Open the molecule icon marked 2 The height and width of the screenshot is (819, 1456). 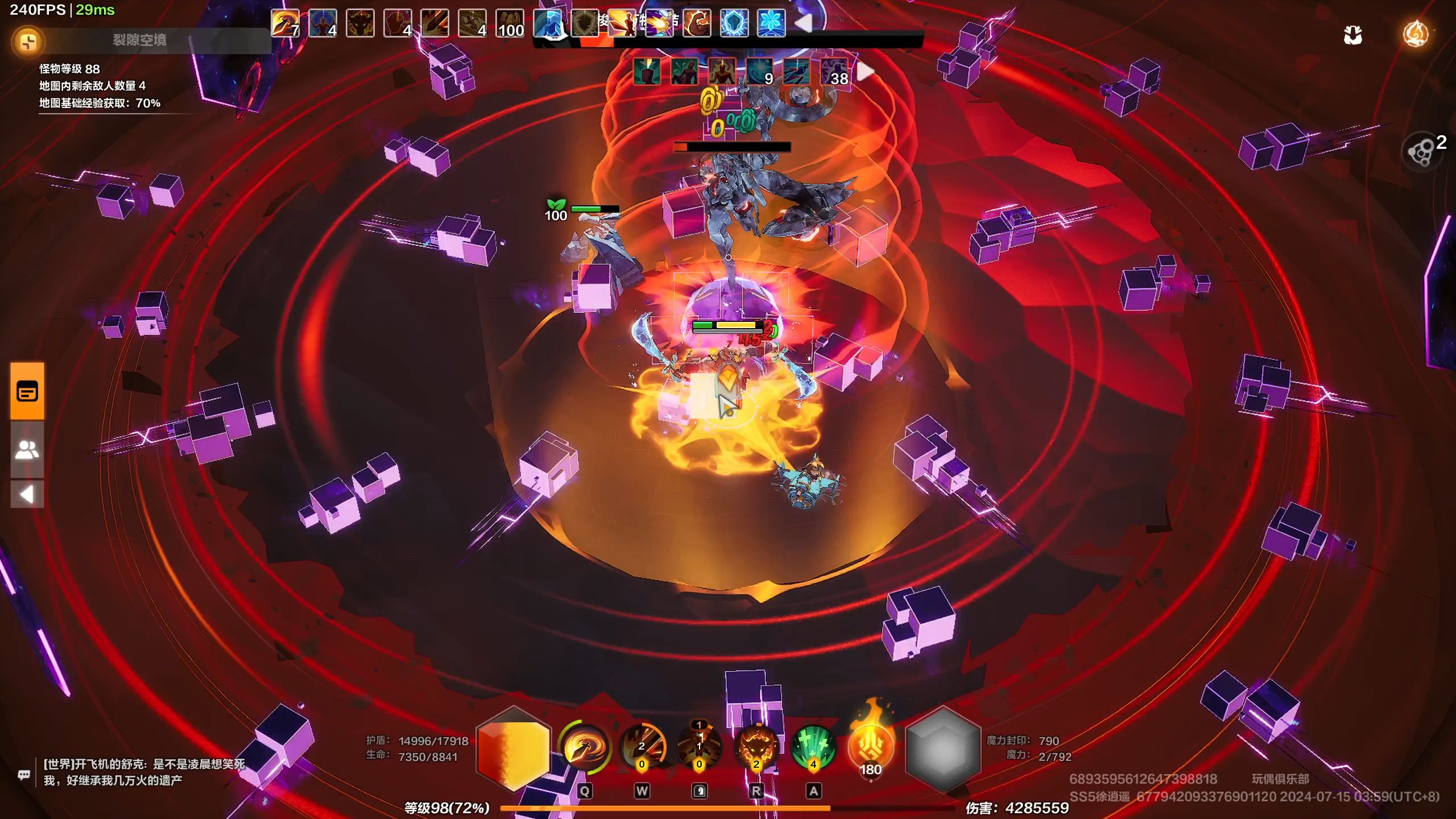point(1421,152)
